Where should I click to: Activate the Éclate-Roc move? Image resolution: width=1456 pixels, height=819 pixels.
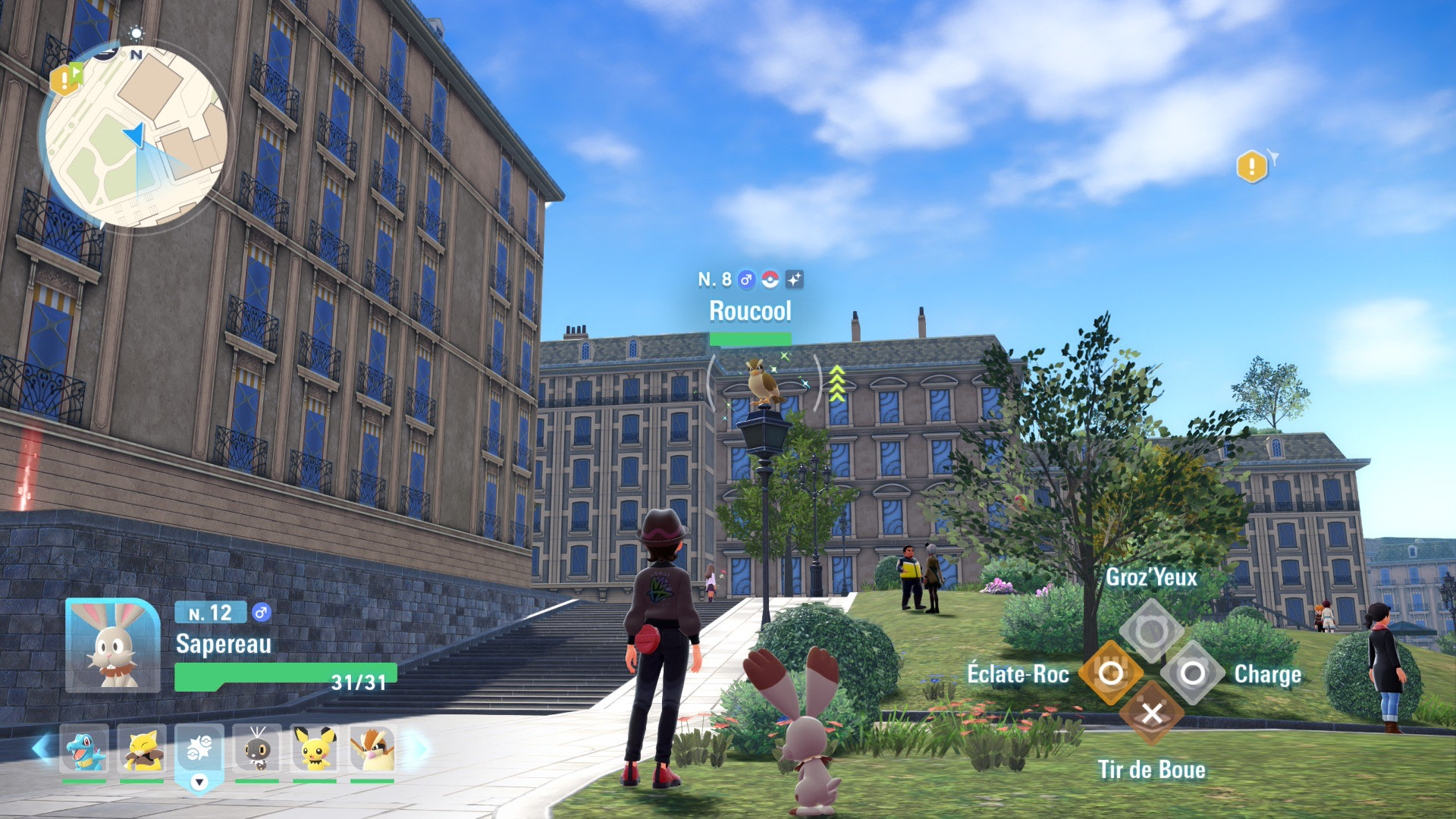(x=1110, y=673)
